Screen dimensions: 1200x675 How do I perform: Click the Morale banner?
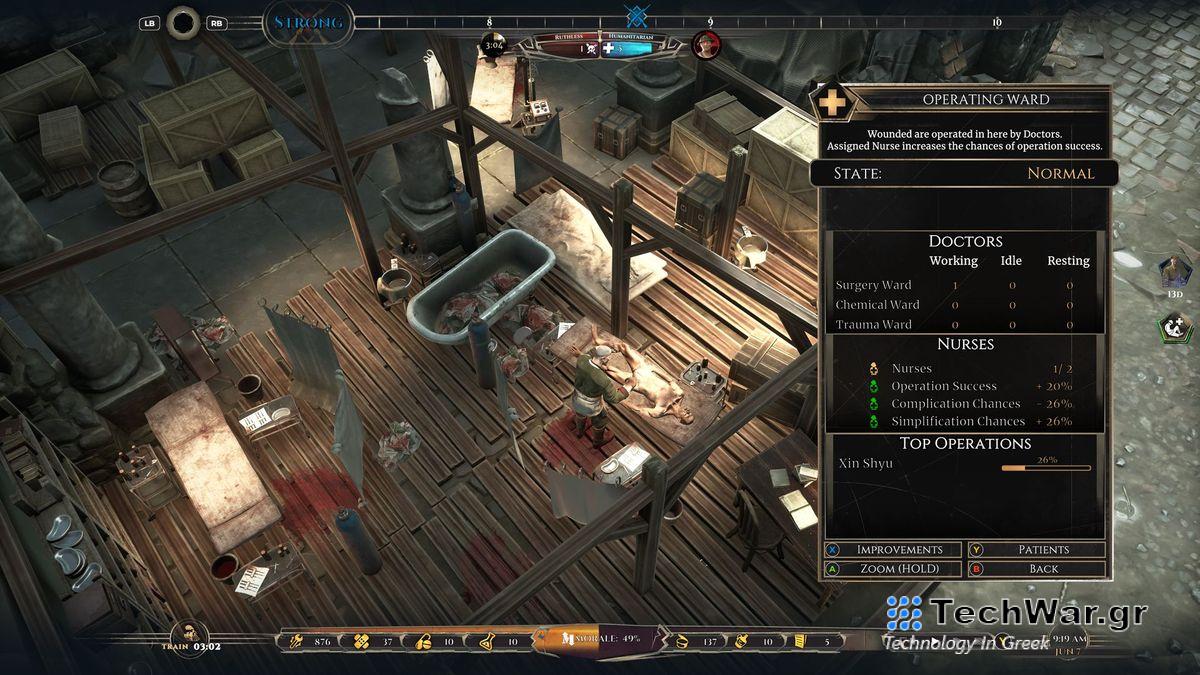(600, 640)
